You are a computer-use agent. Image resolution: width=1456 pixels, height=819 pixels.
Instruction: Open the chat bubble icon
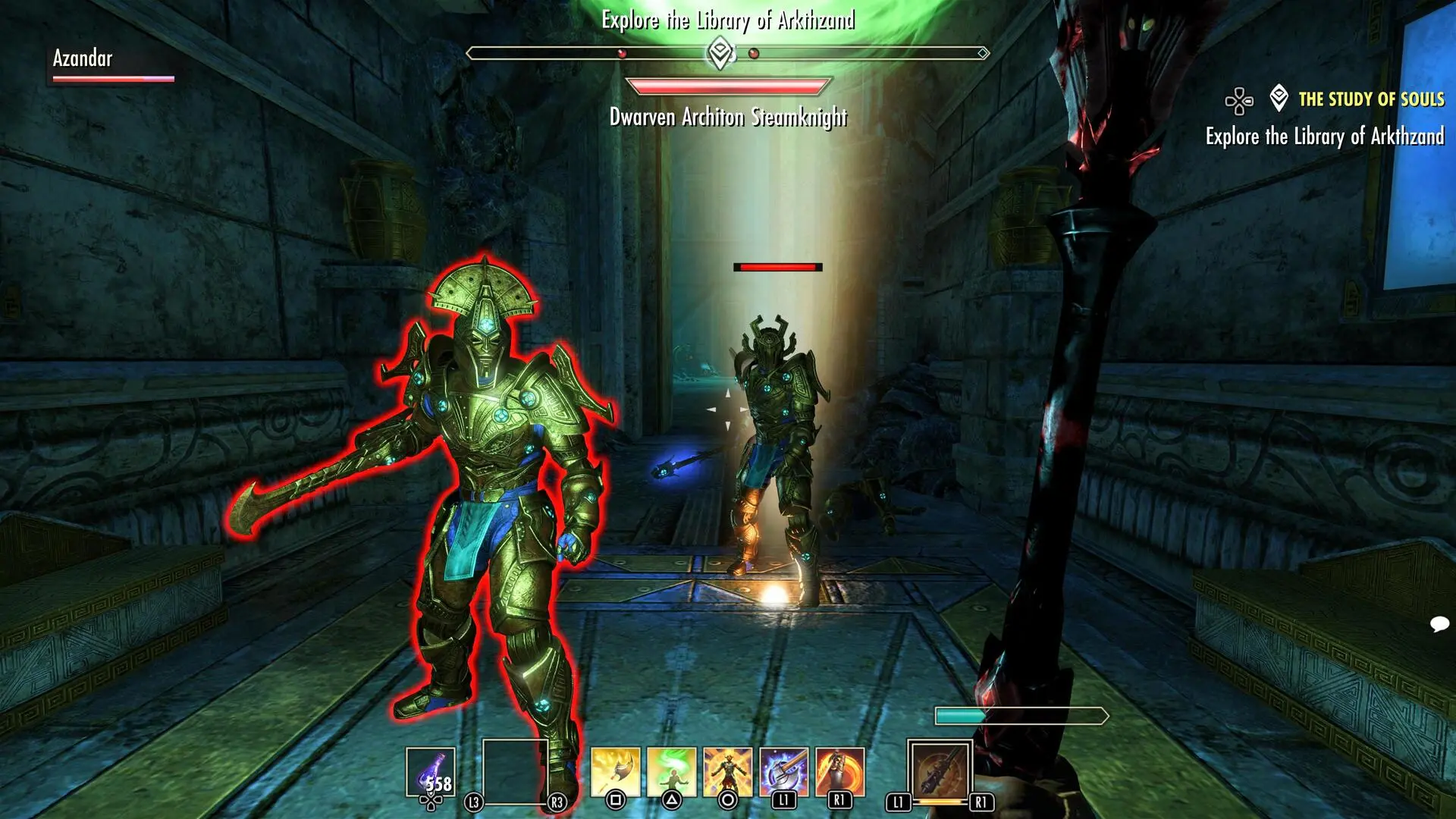click(x=1439, y=624)
